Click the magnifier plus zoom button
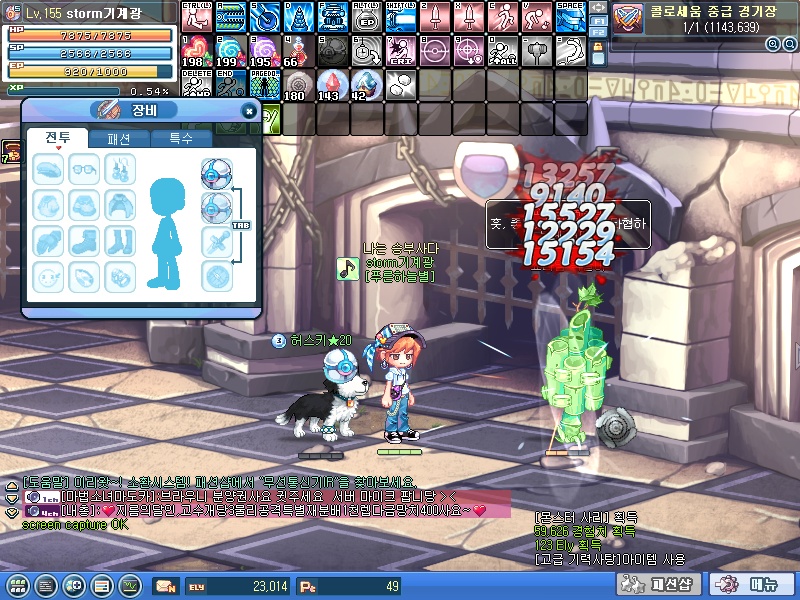Image resolution: width=800 pixels, height=600 pixels. 774,44
